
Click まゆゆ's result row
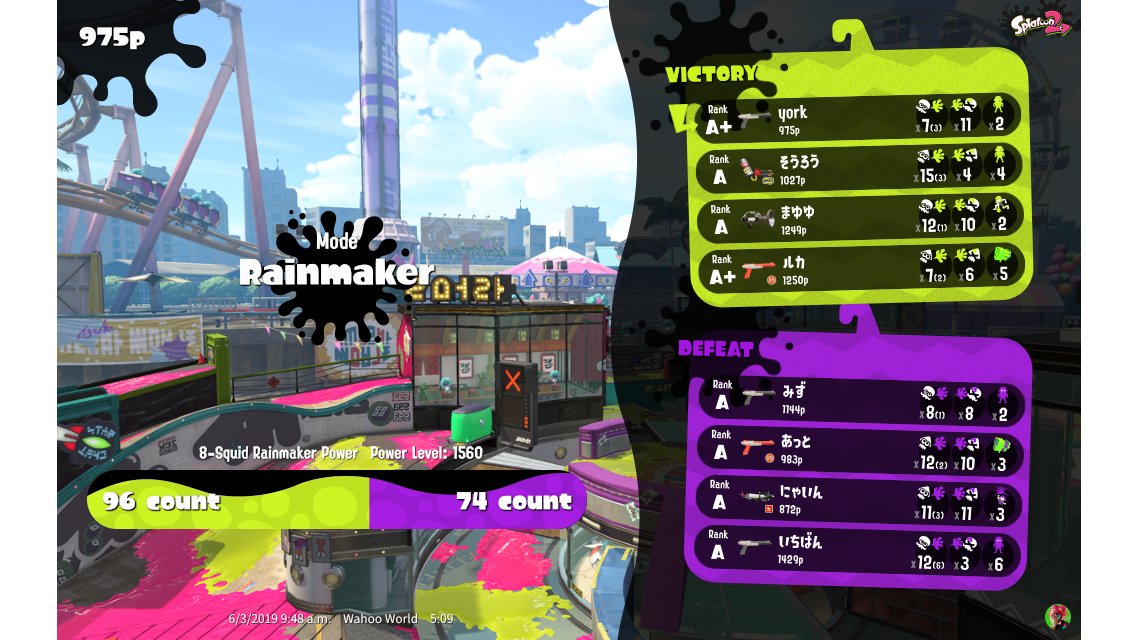[858, 217]
